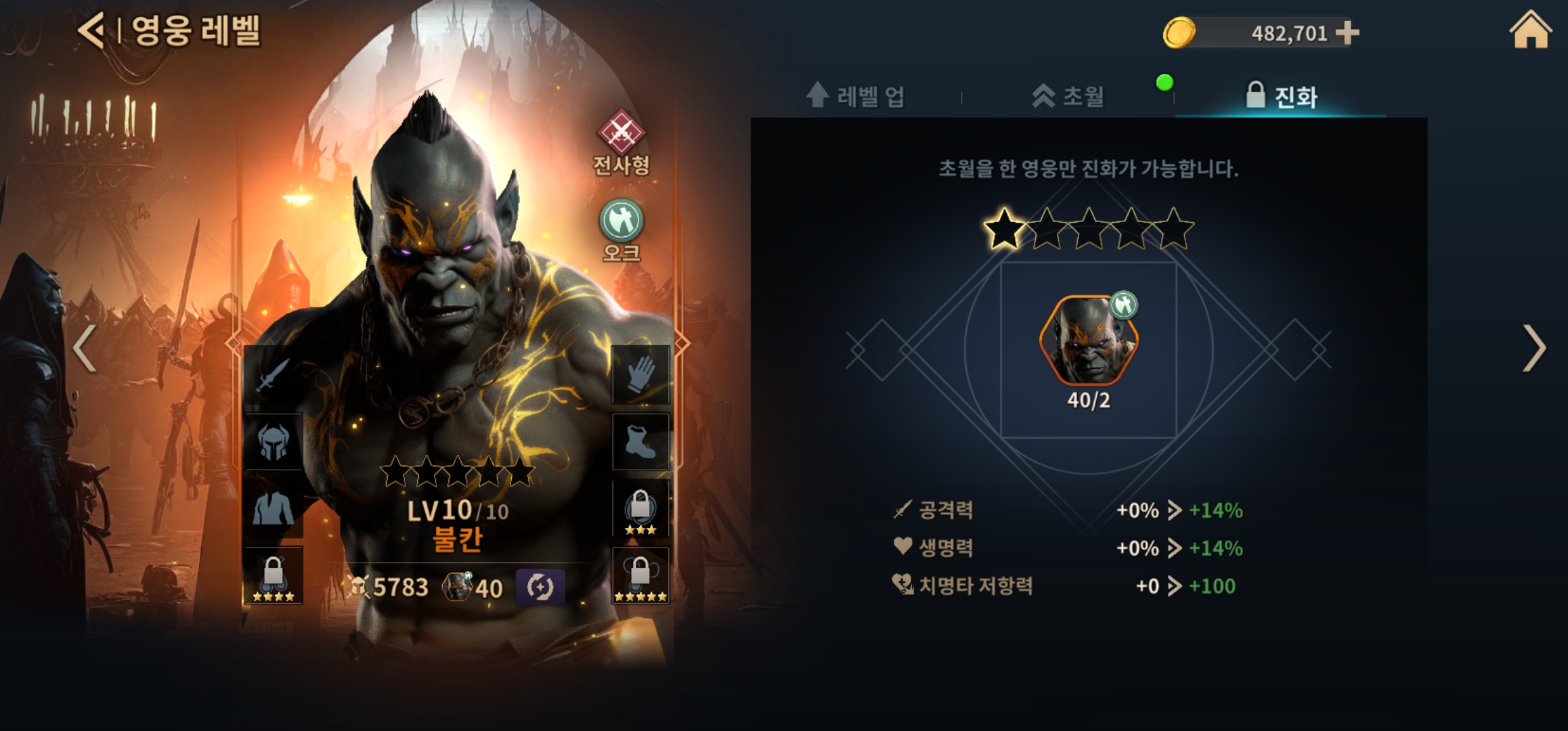
Task: Click the purple swap button beside shard count
Action: coord(540,587)
